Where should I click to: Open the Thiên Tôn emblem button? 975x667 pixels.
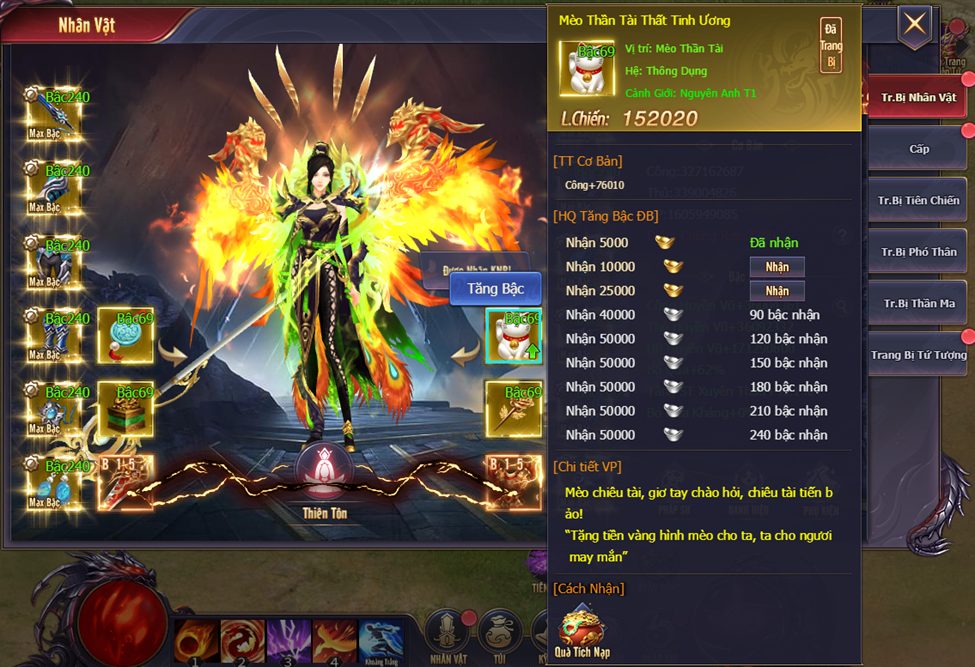(x=324, y=473)
